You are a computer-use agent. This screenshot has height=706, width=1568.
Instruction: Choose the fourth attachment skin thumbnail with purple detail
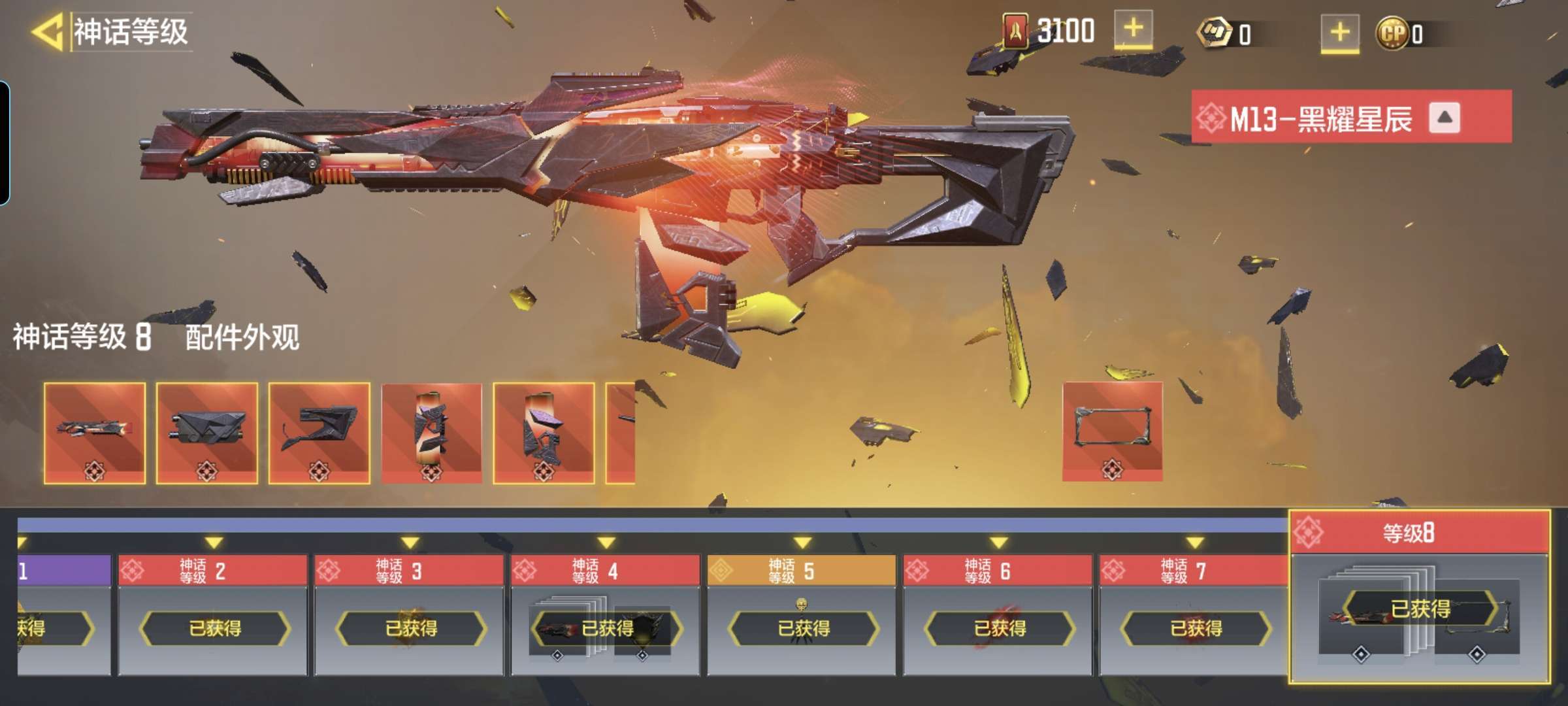[x=432, y=433]
